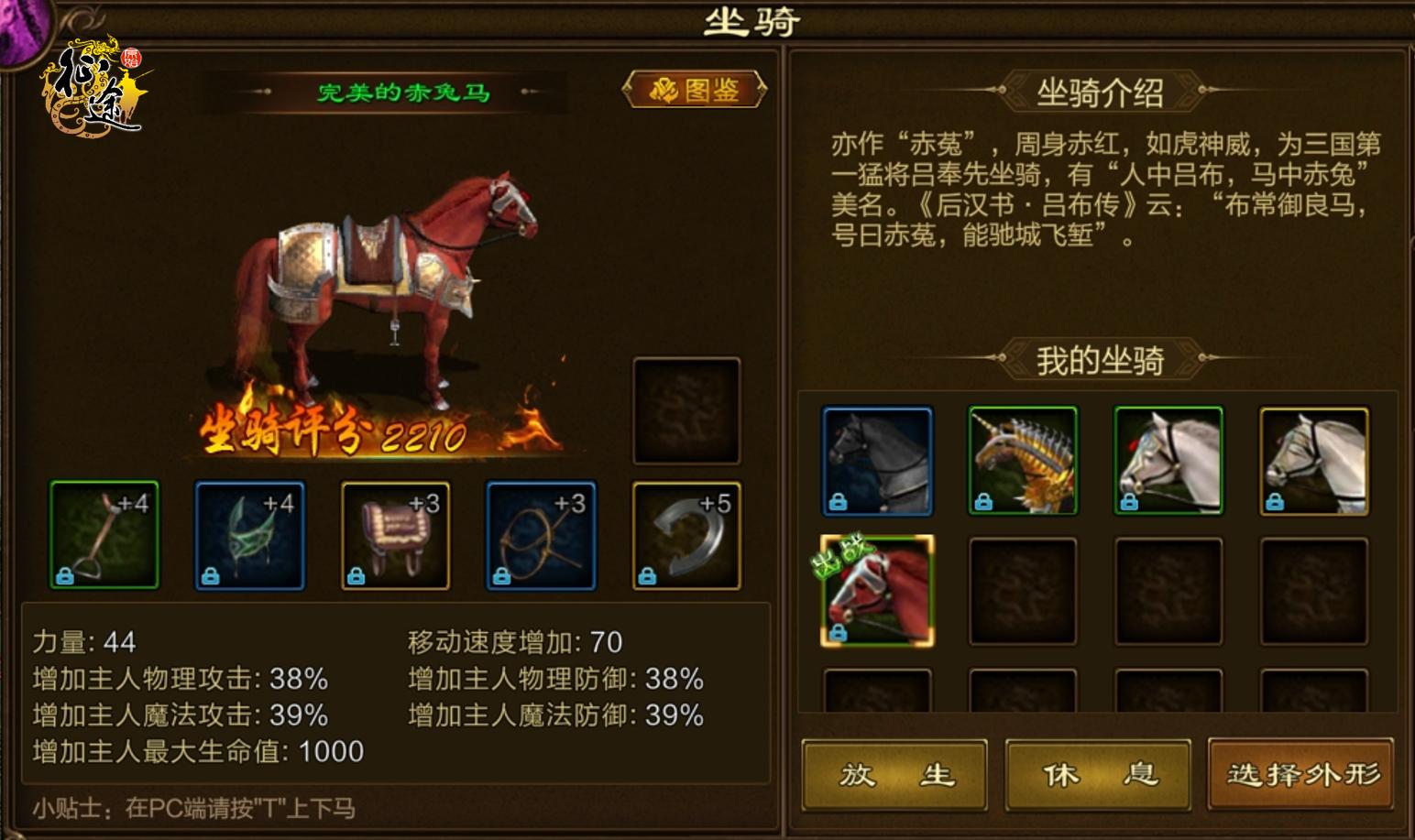Toggle the lock on the +5 horseshoe slot
Screen dimensions: 1415x840
pyautogui.click(x=648, y=573)
